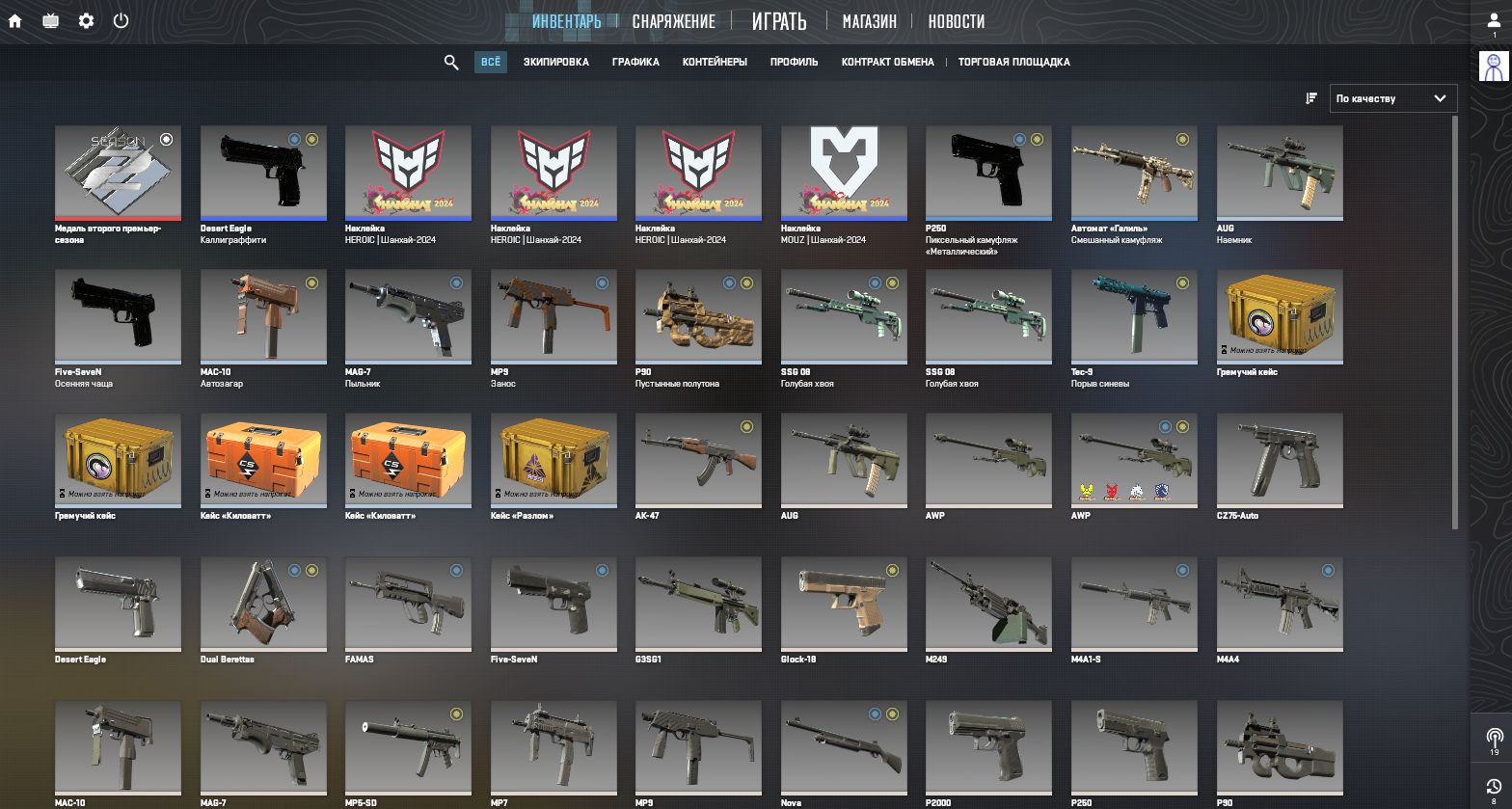Open the Контракт обмена section
The width and height of the screenshot is (1512, 809).
887,63
